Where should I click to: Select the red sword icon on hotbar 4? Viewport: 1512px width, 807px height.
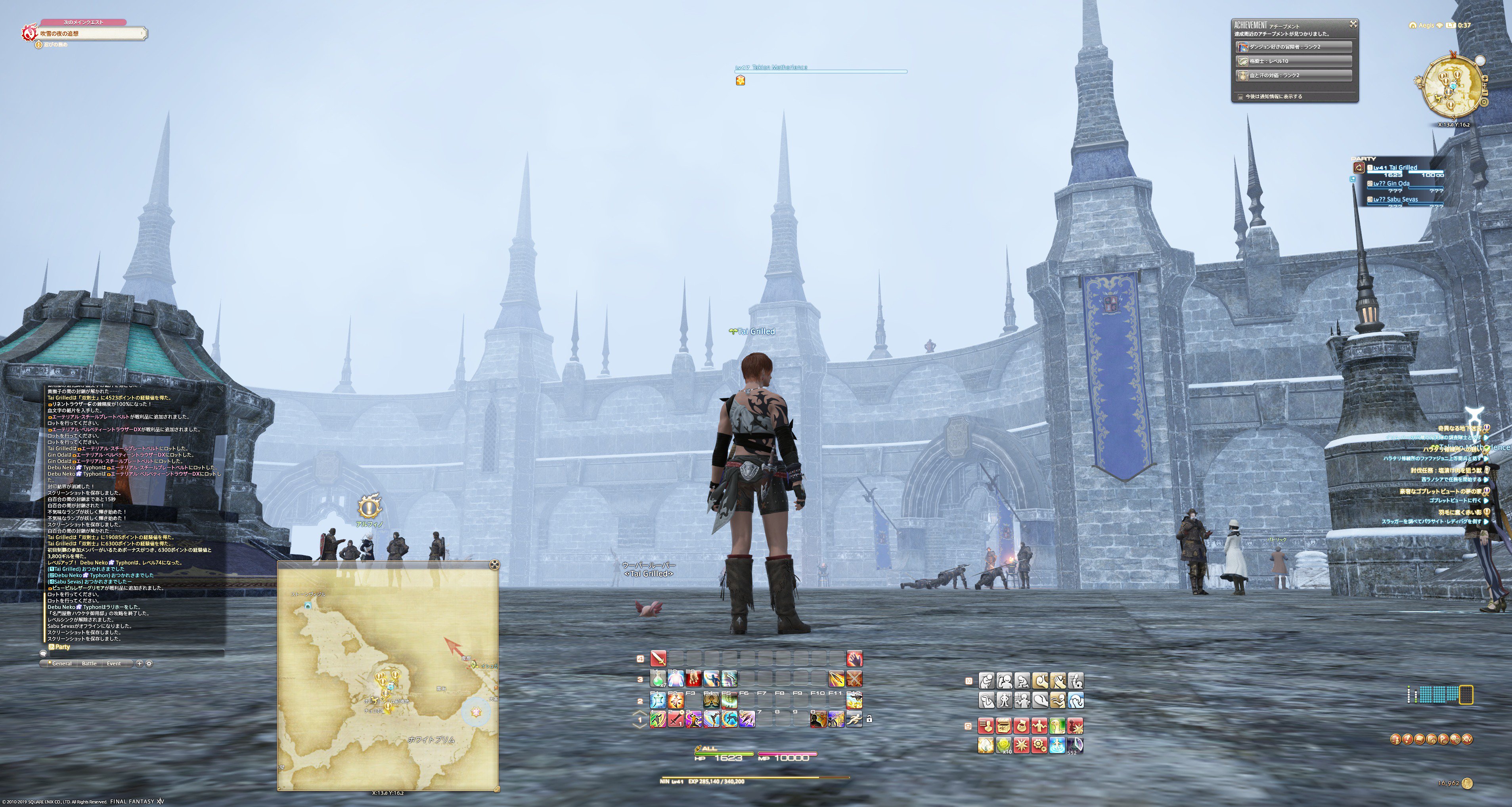658,658
